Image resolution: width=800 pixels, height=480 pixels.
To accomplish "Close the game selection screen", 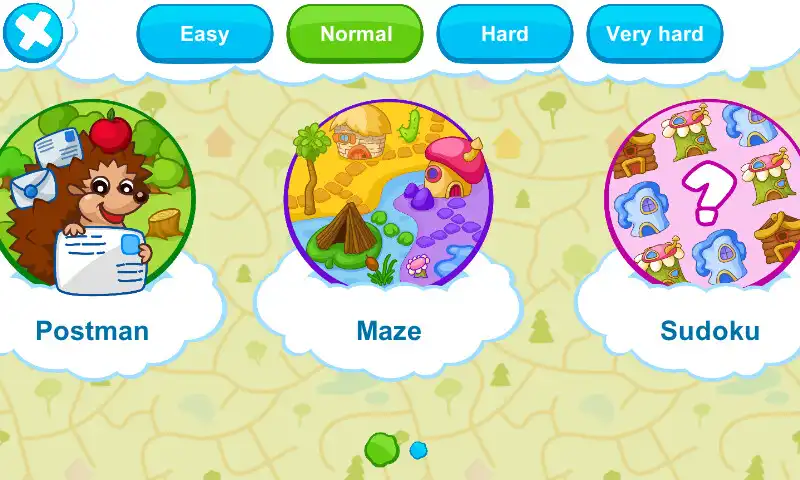I will [x=33, y=31].
